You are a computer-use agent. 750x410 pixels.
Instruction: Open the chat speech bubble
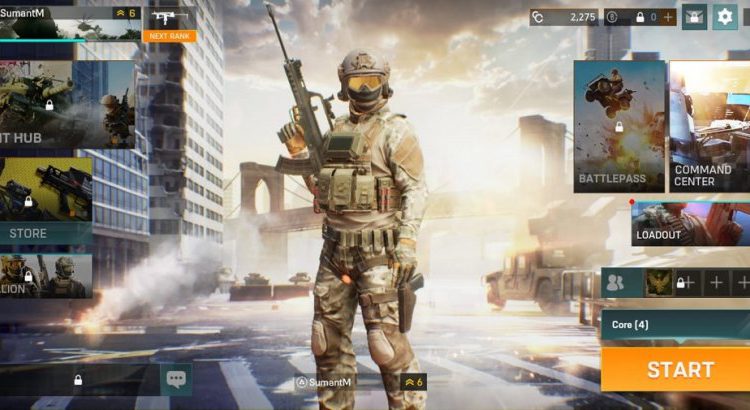(176, 379)
